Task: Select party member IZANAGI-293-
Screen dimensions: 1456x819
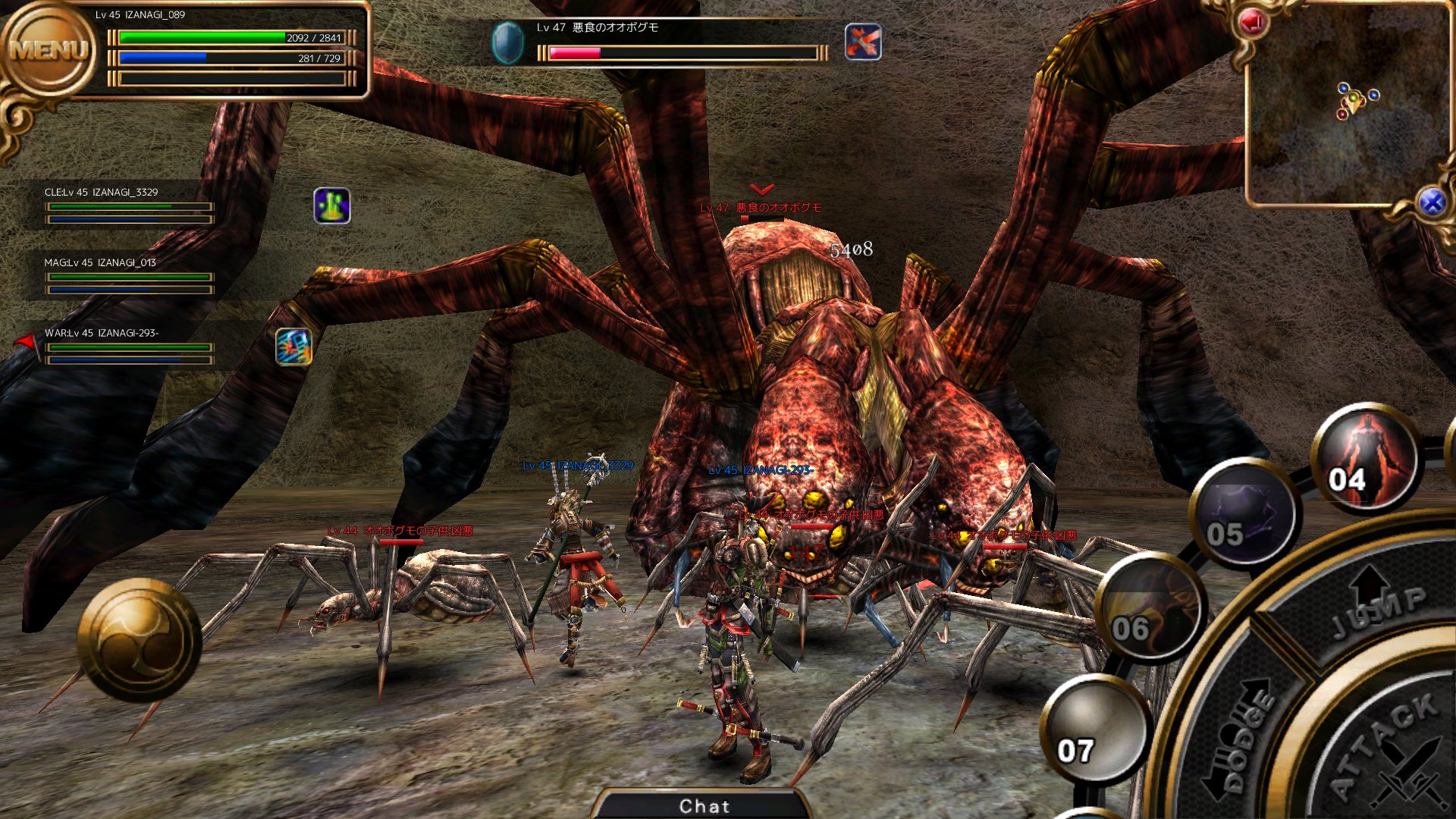Action: click(x=127, y=347)
